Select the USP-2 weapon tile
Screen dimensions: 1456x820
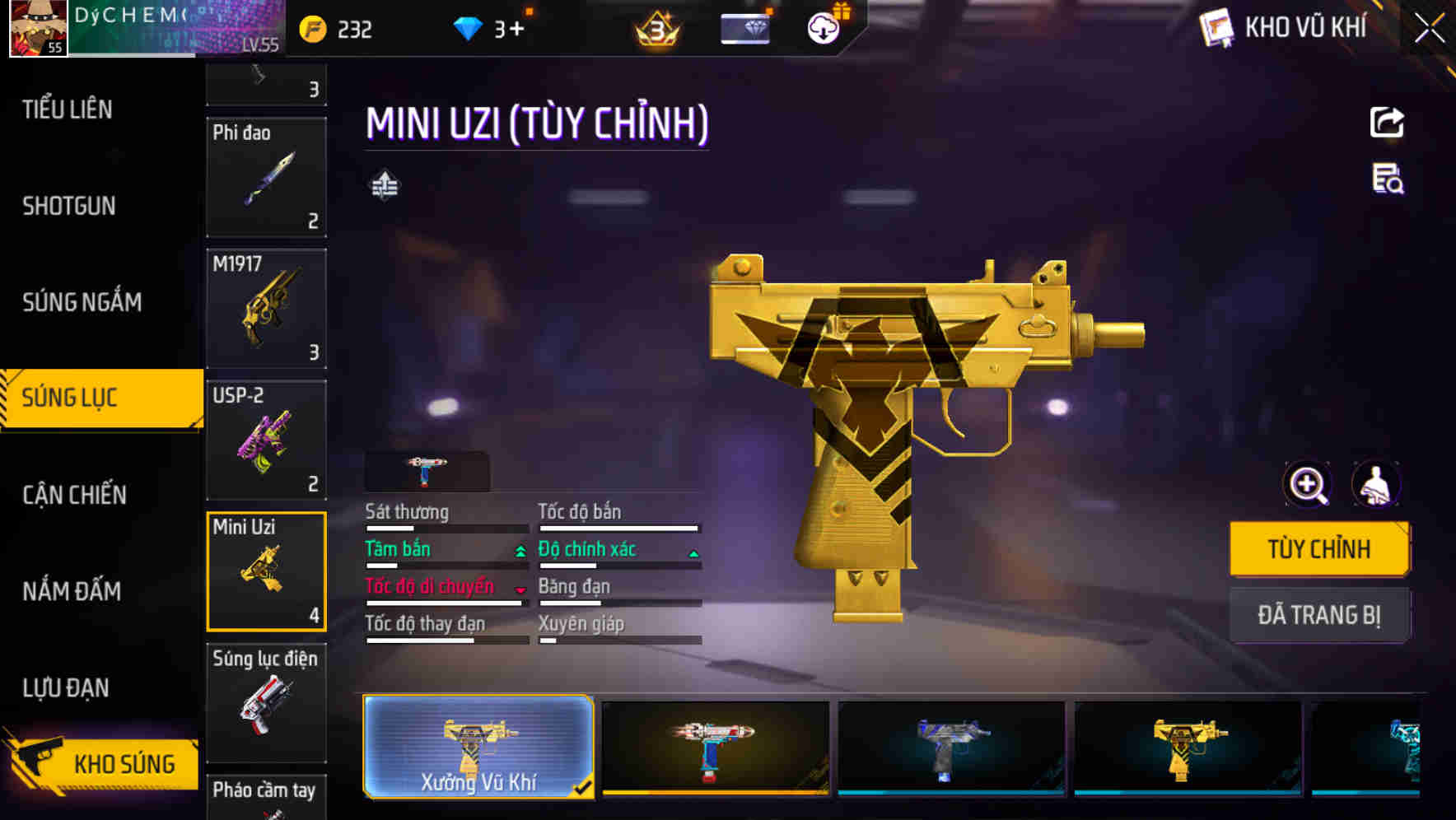click(x=266, y=440)
